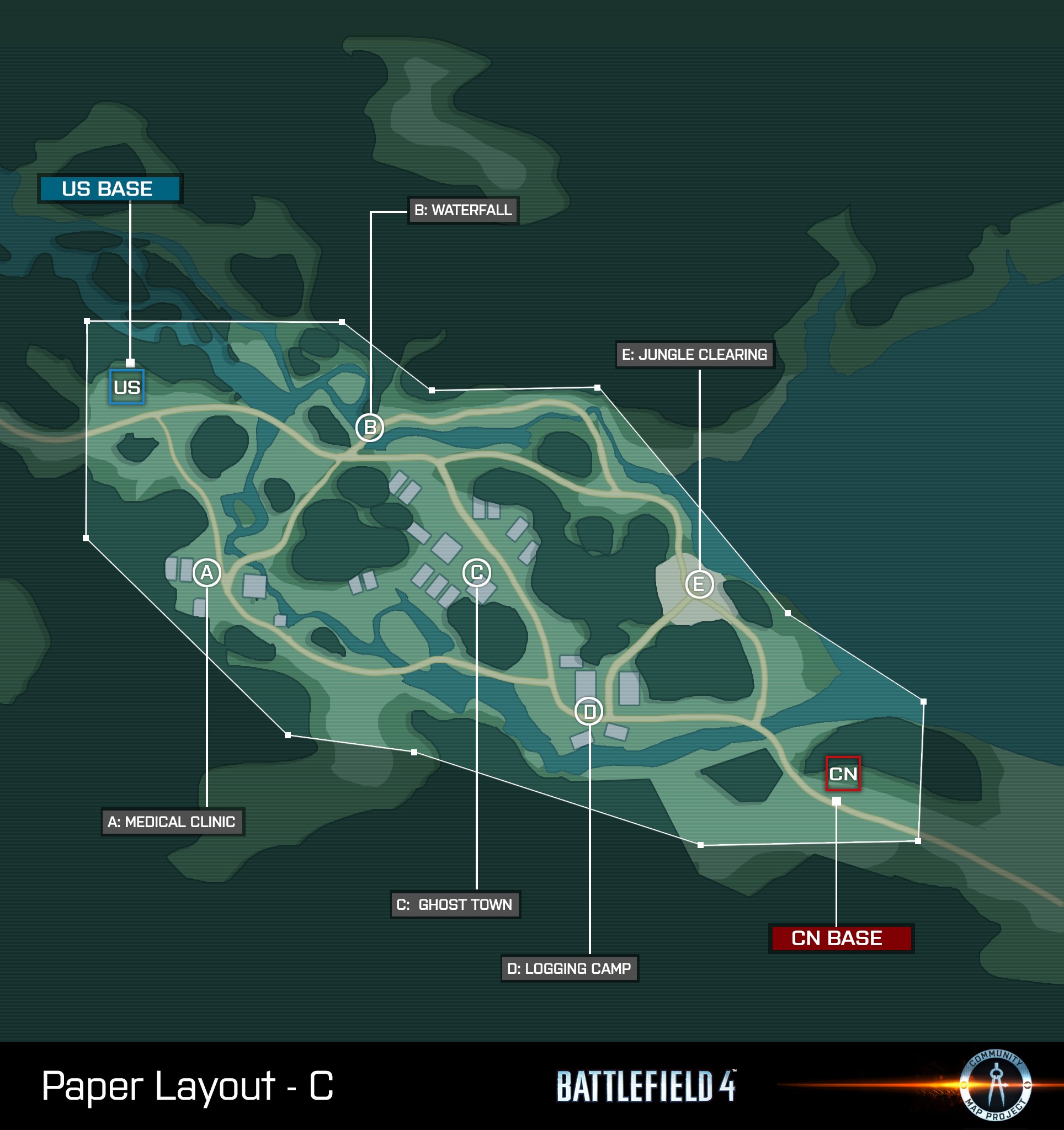Click the Community Map Project logo
The width and height of the screenshot is (1064, 1130).
[995, 1085]
